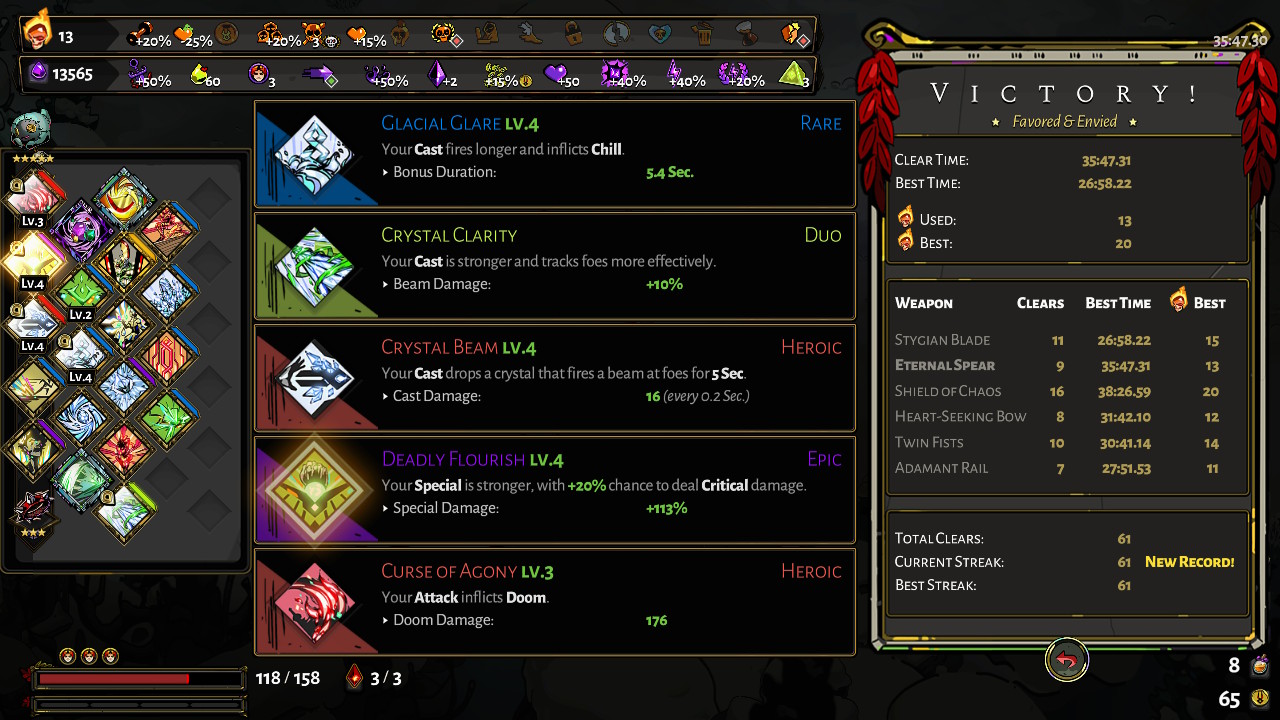This screenshot has height=720, width=1280.
Task: Select the skull keepsake with five stars
Action: tap(30, 131)
